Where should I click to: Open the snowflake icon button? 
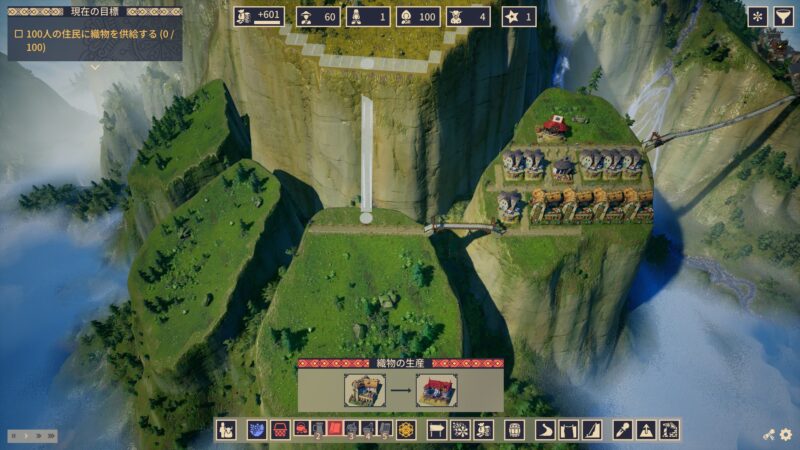pyautogui.click(x=757, y=16)
